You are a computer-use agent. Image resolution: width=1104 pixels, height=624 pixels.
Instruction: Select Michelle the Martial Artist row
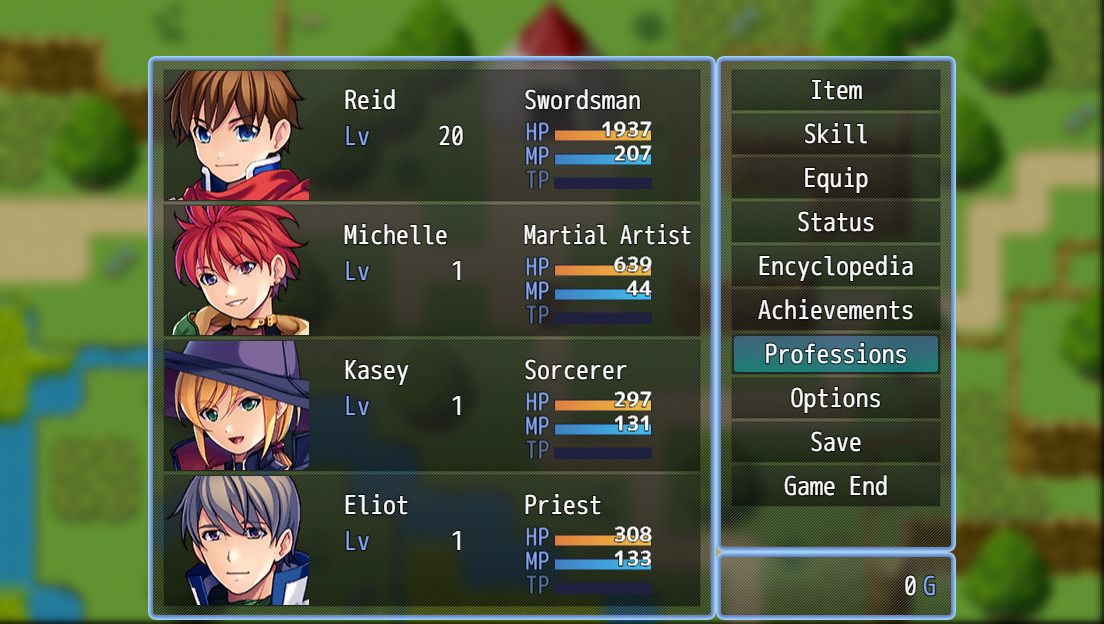[431, 270]
